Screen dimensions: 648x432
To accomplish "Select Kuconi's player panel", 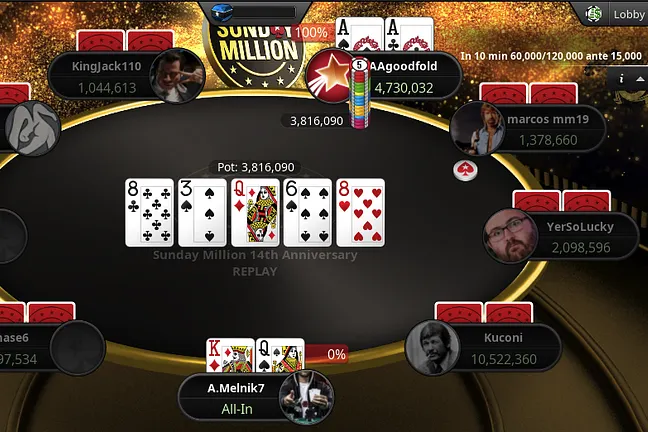I will pyautogui.click(x=505, y=347).
